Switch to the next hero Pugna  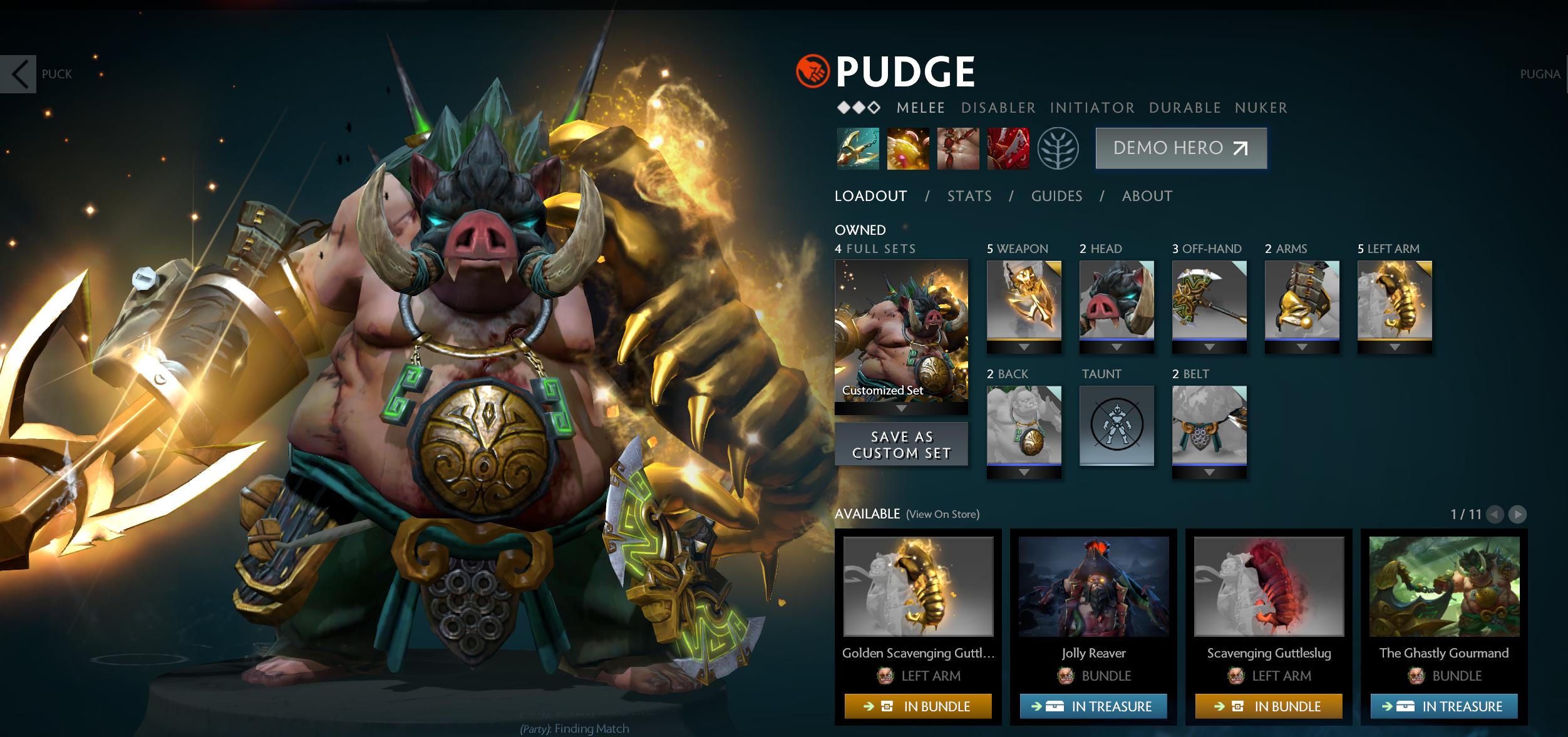[x=1540, y=74]
